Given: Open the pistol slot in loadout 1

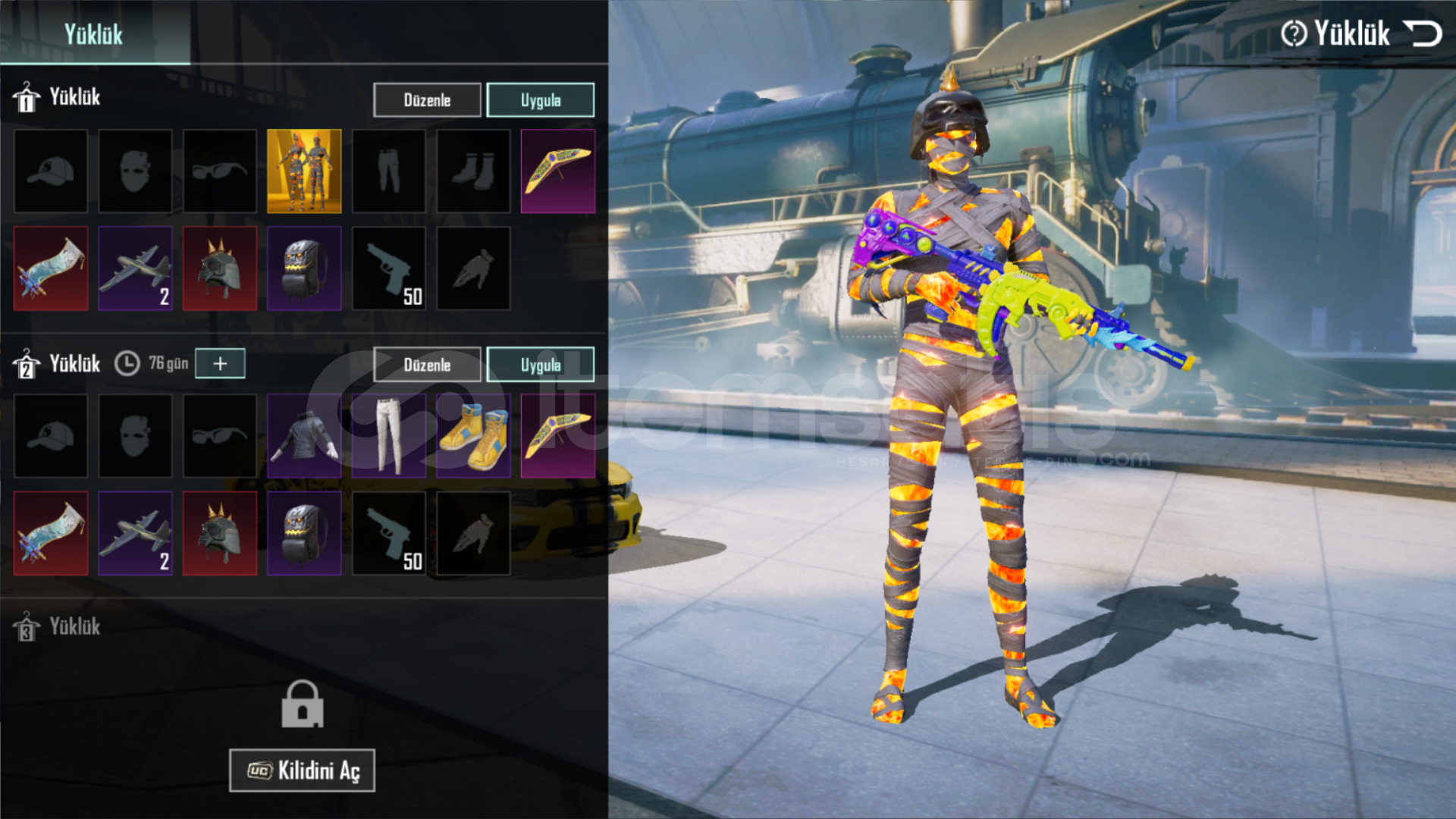Looking at the screenshot, I should (388, 268).
